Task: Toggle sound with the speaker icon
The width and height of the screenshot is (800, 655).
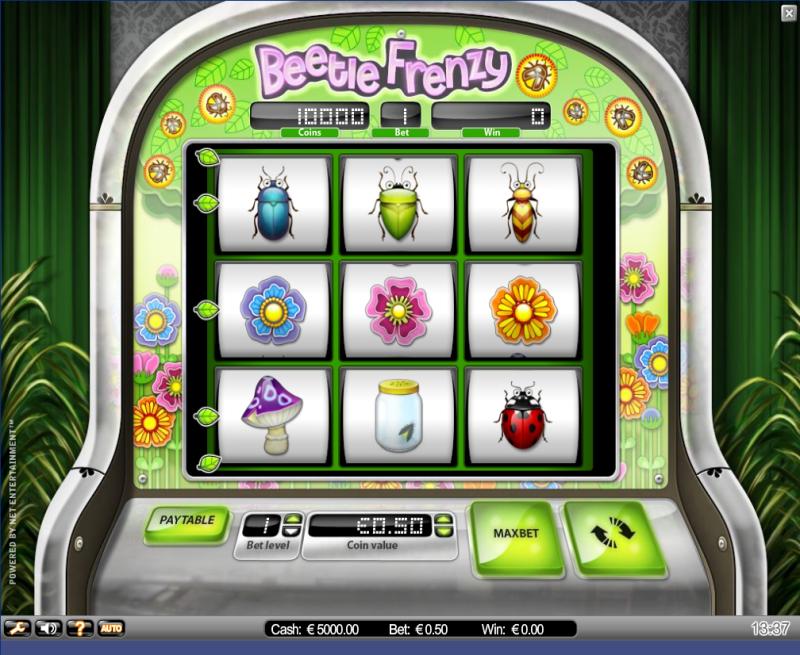Action: point(48,628)
